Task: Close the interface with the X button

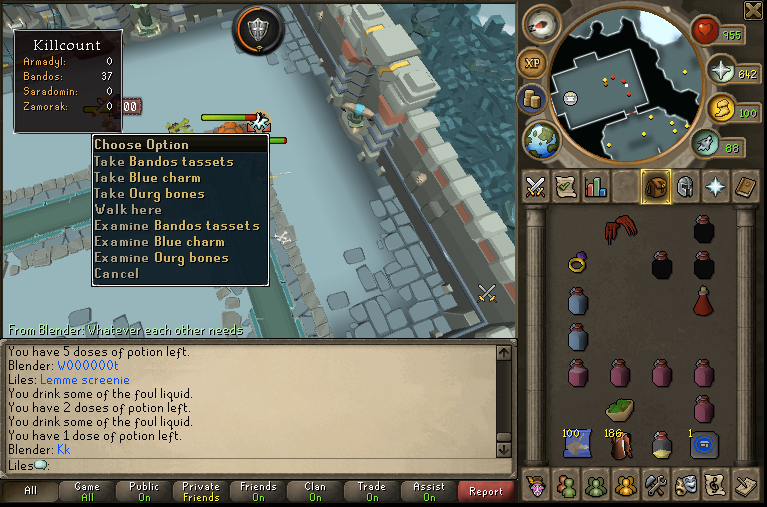Action: [753, 10]
